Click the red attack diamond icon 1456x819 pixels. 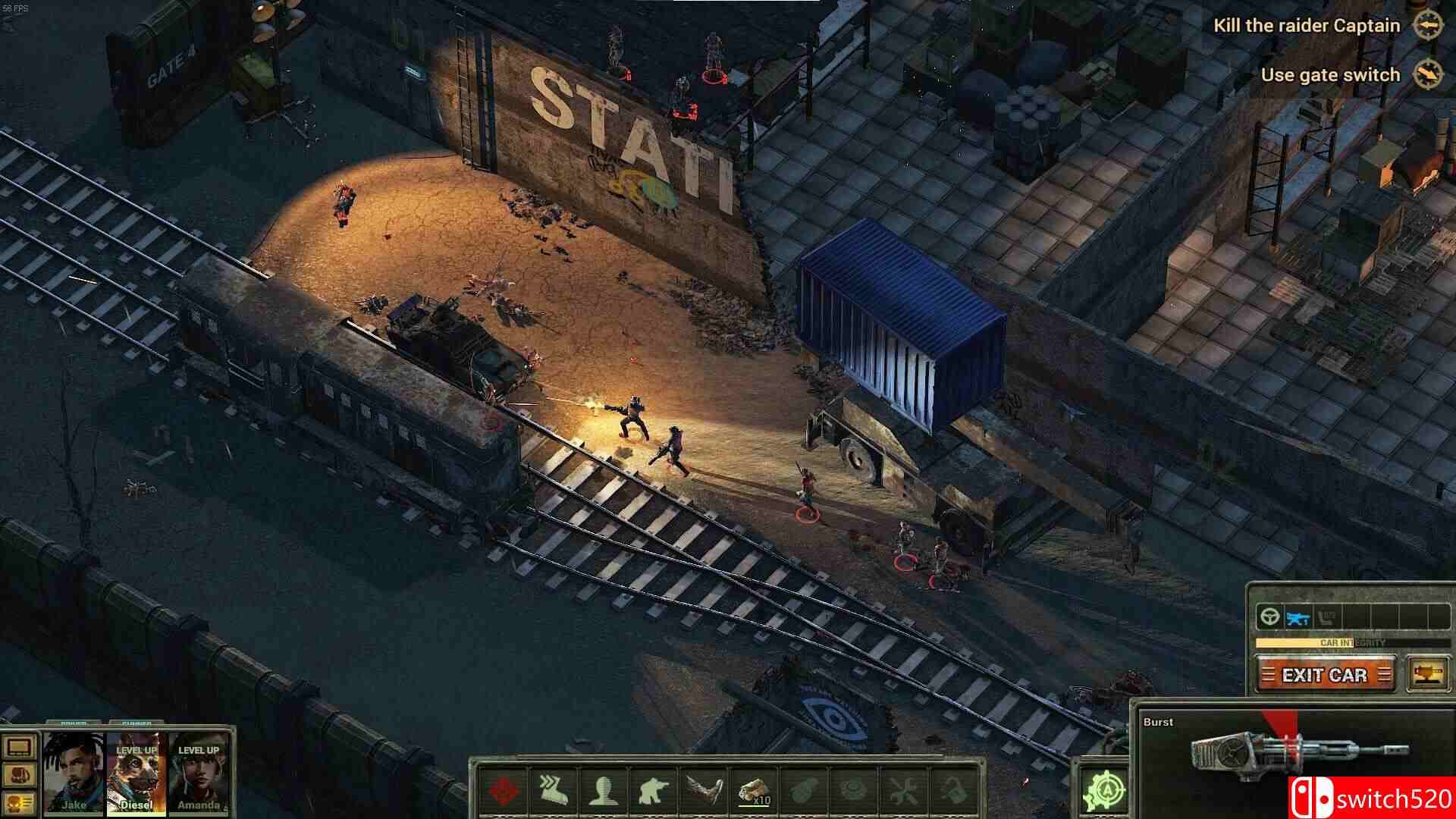point(502,791)
